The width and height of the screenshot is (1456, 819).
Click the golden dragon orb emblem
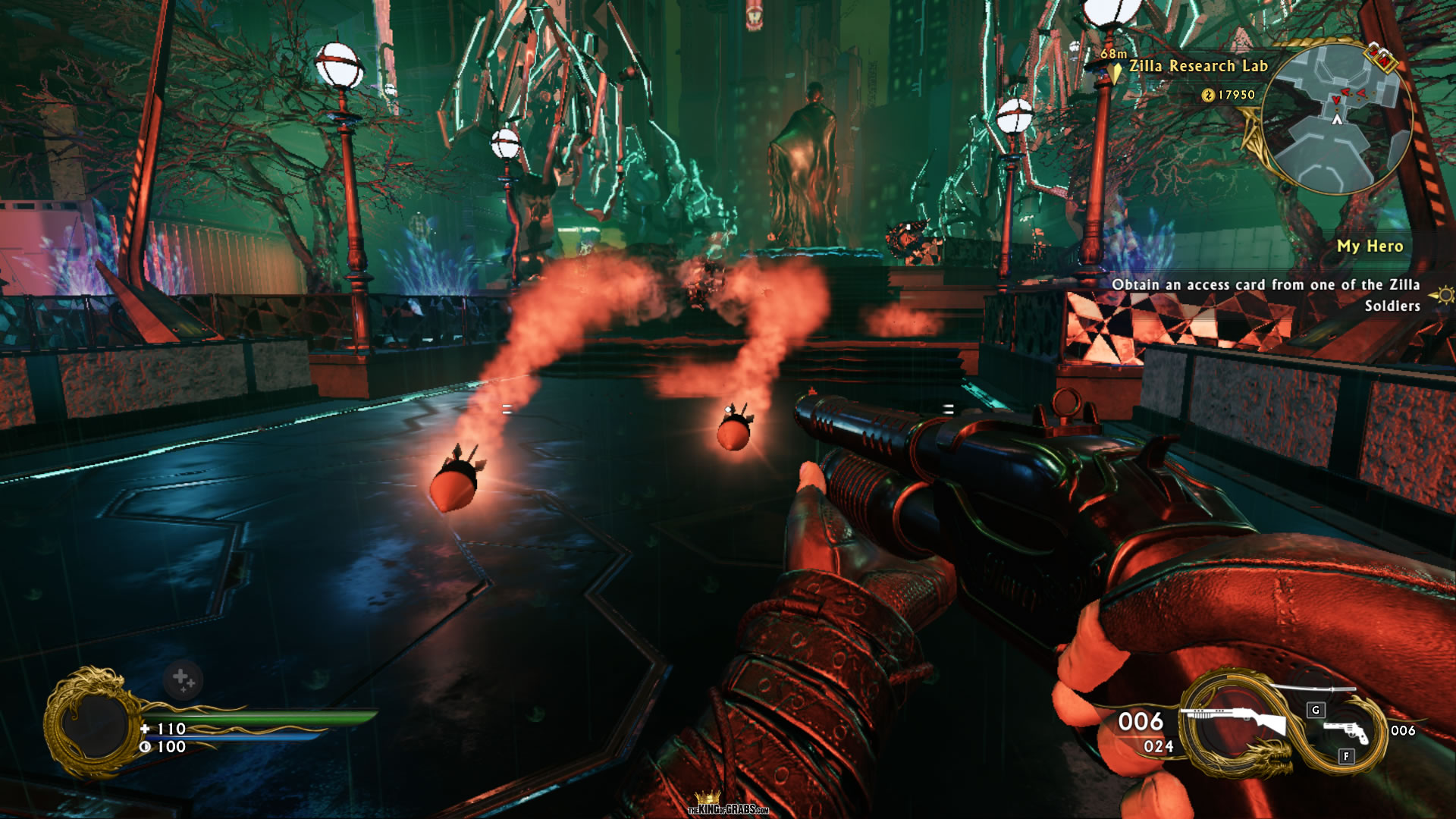click(x=93, y=723)
